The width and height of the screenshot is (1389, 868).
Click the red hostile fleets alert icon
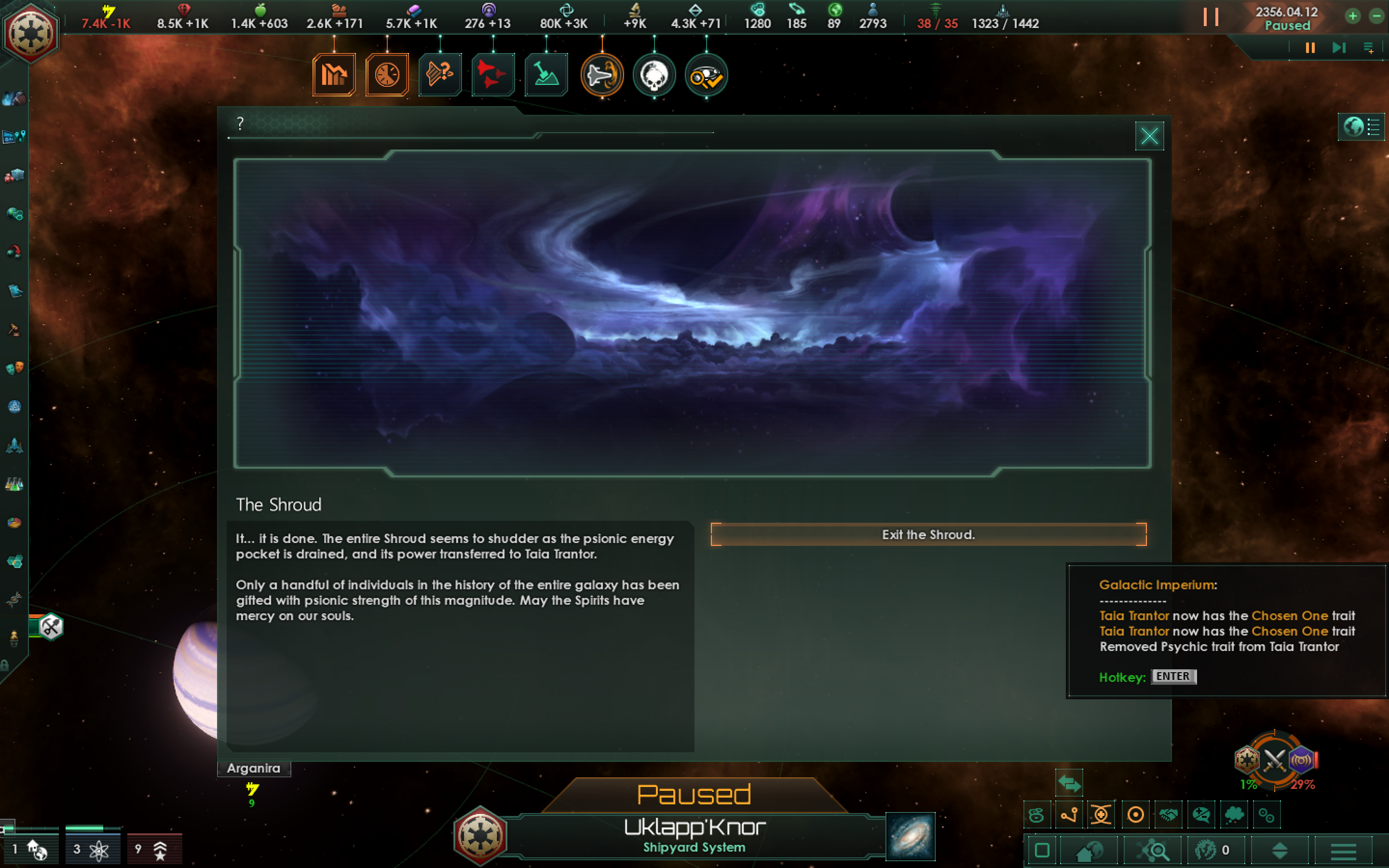pyautogui.click(x=492, y=75)
